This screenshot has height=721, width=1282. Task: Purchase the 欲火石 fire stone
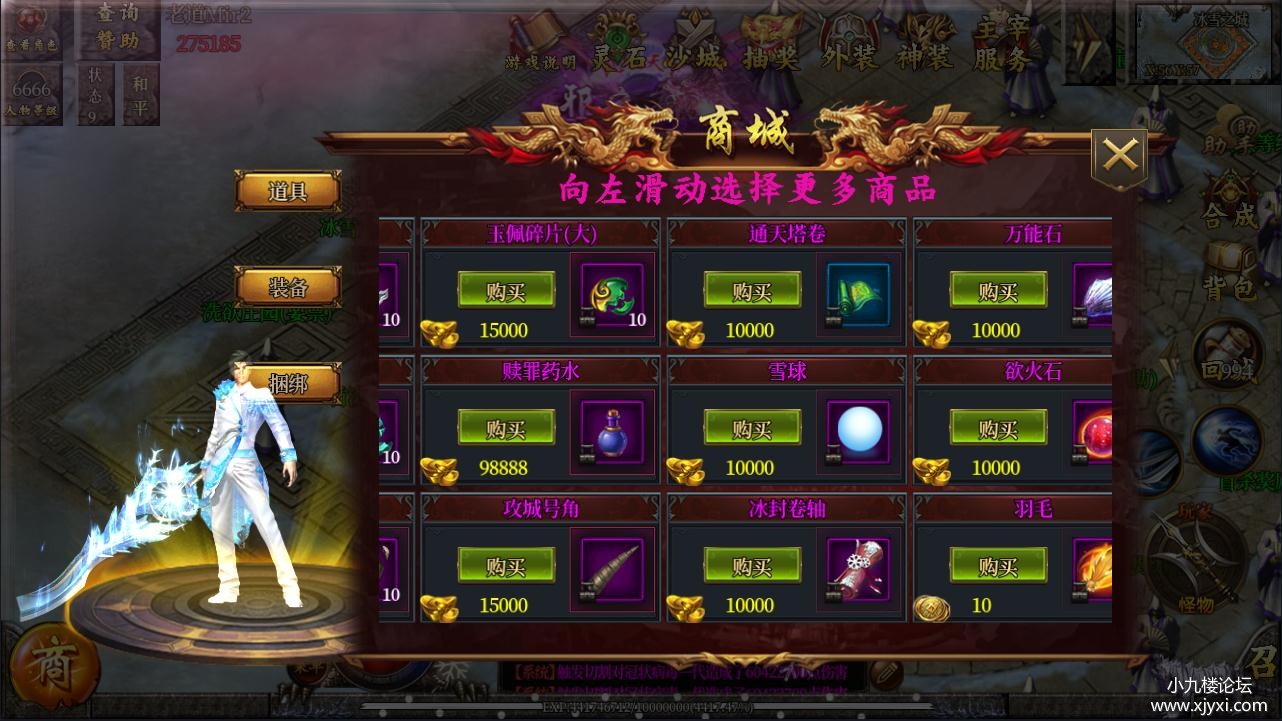click(998, 429)
